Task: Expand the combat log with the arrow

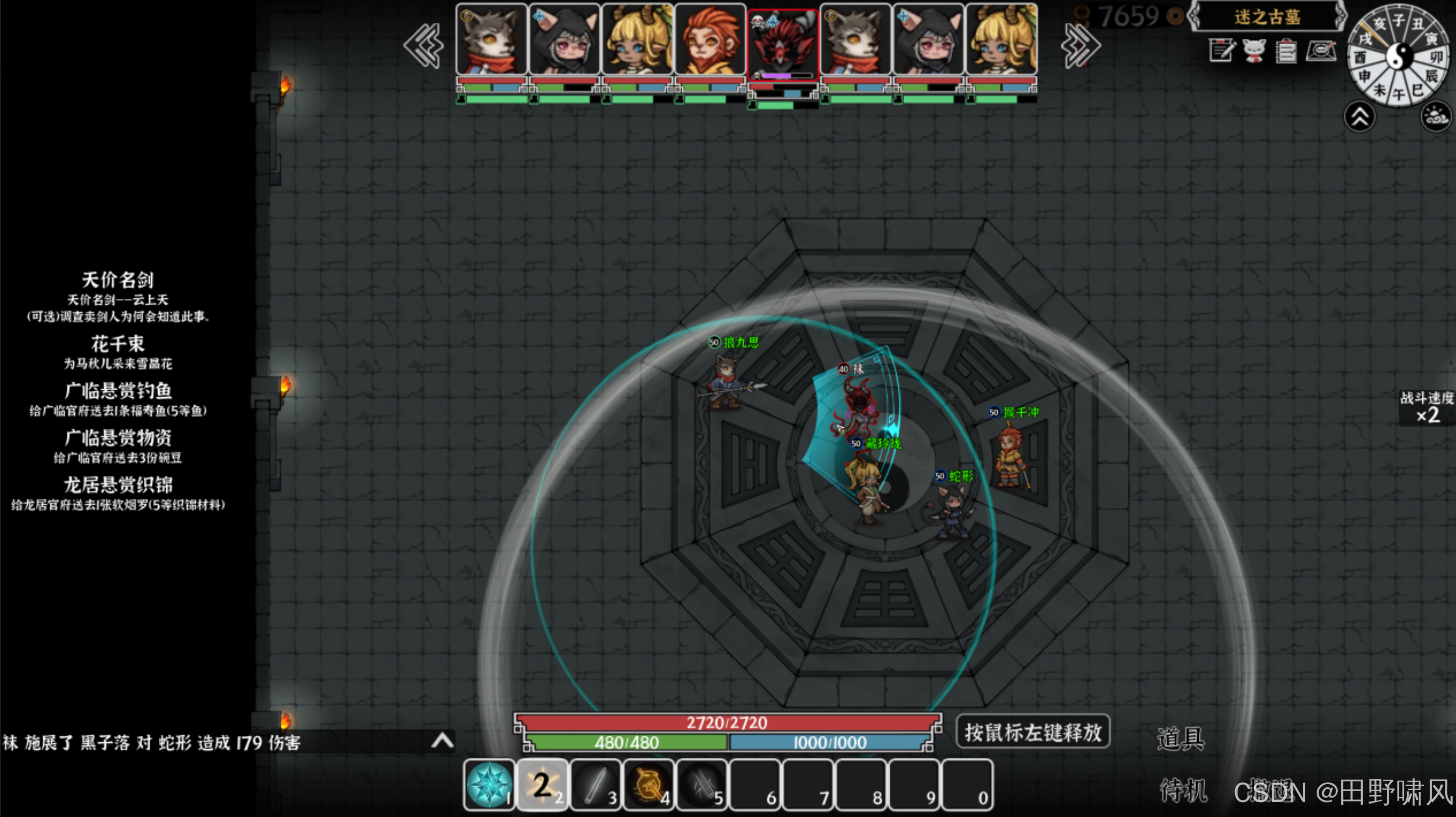Action: pos(442,741)
